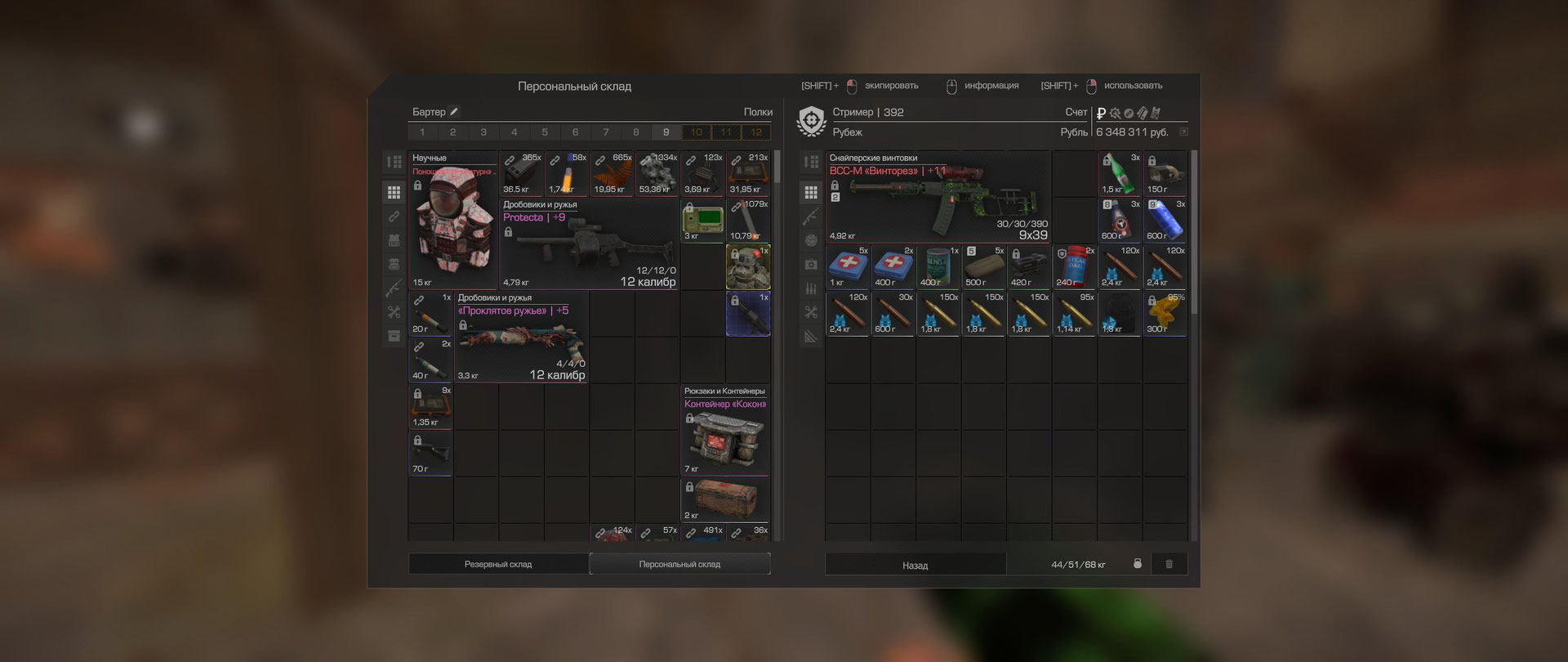Viewport: 1568px width, 662px height.
Task: Select the green bottle stack
Action: click(1119, 173)
